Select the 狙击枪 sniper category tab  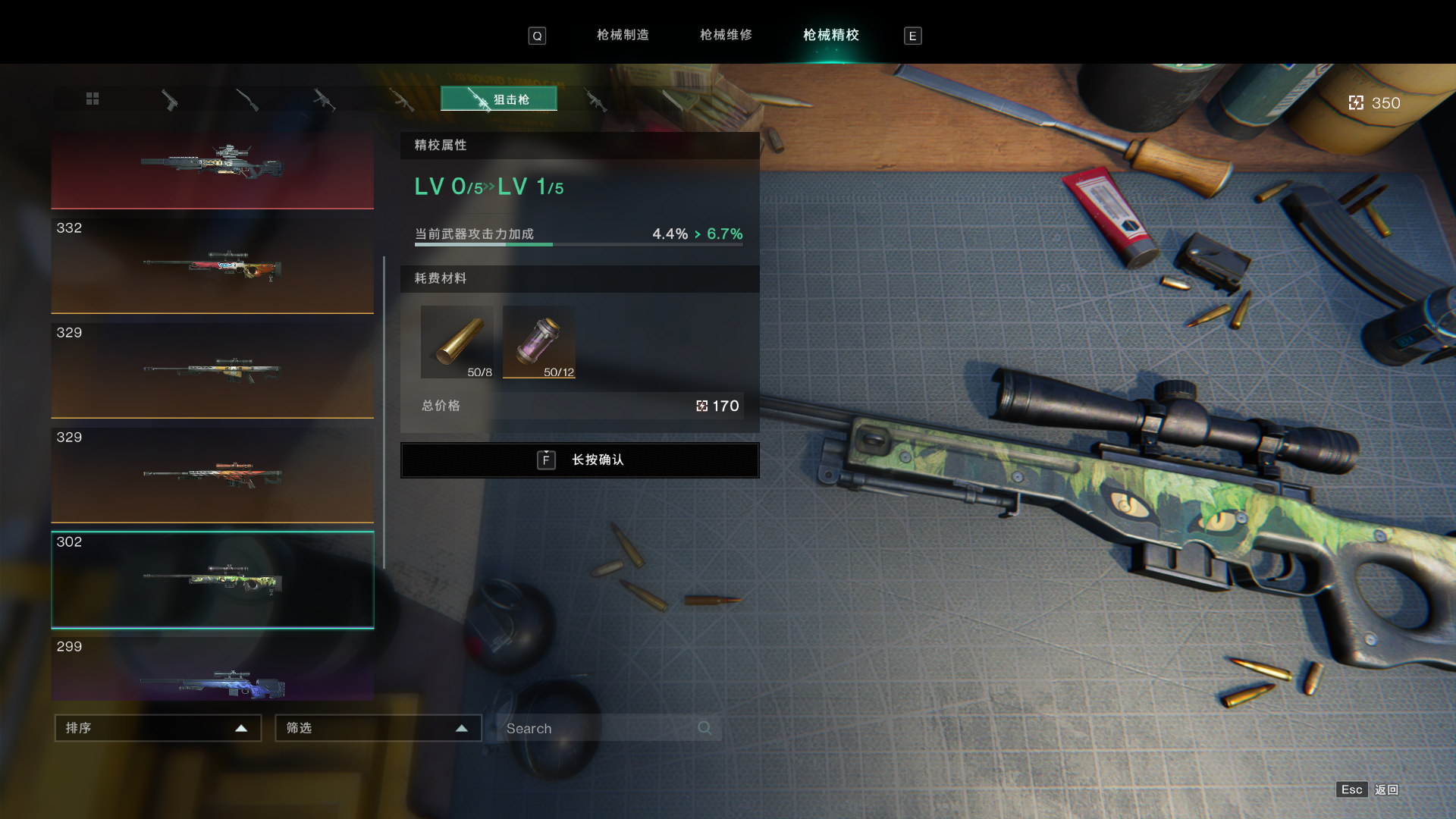tap(499, 99)
